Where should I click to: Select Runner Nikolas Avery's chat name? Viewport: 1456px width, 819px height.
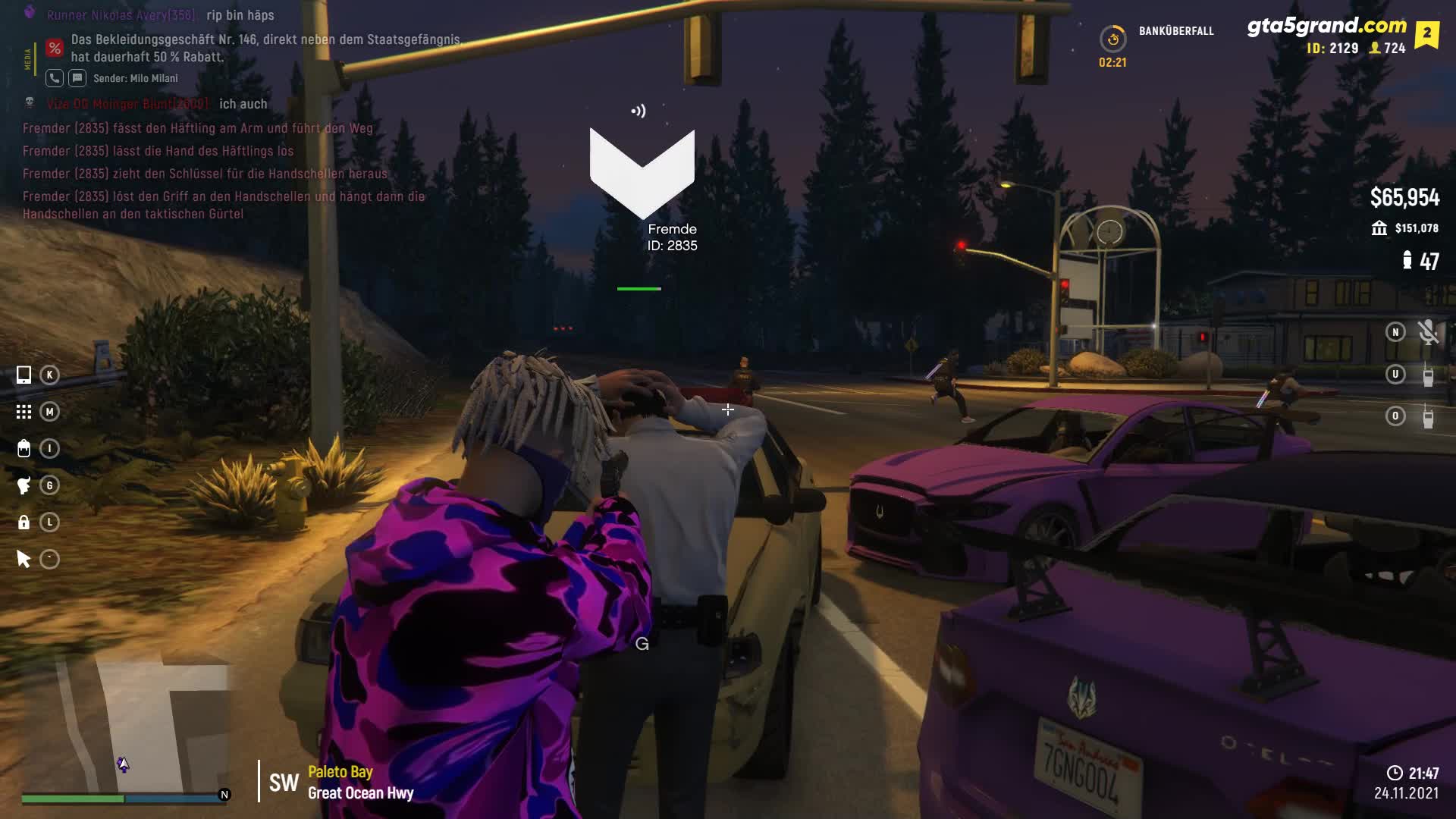point(121,15)
